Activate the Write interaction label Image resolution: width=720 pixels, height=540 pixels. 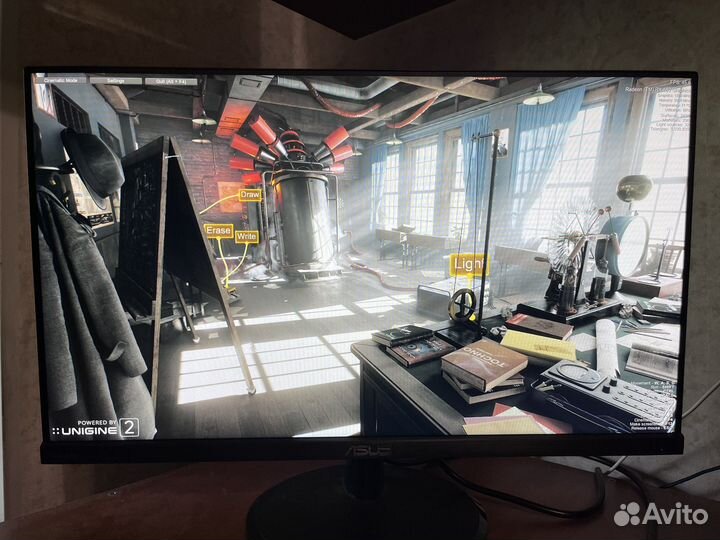click(246, 237)
